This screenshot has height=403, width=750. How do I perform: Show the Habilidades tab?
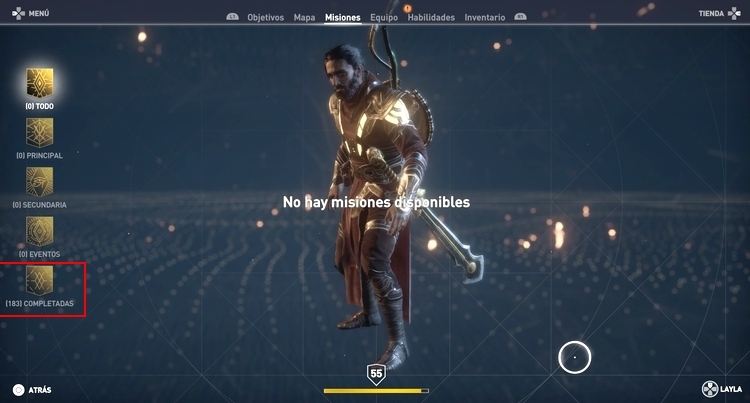point(432,17)
